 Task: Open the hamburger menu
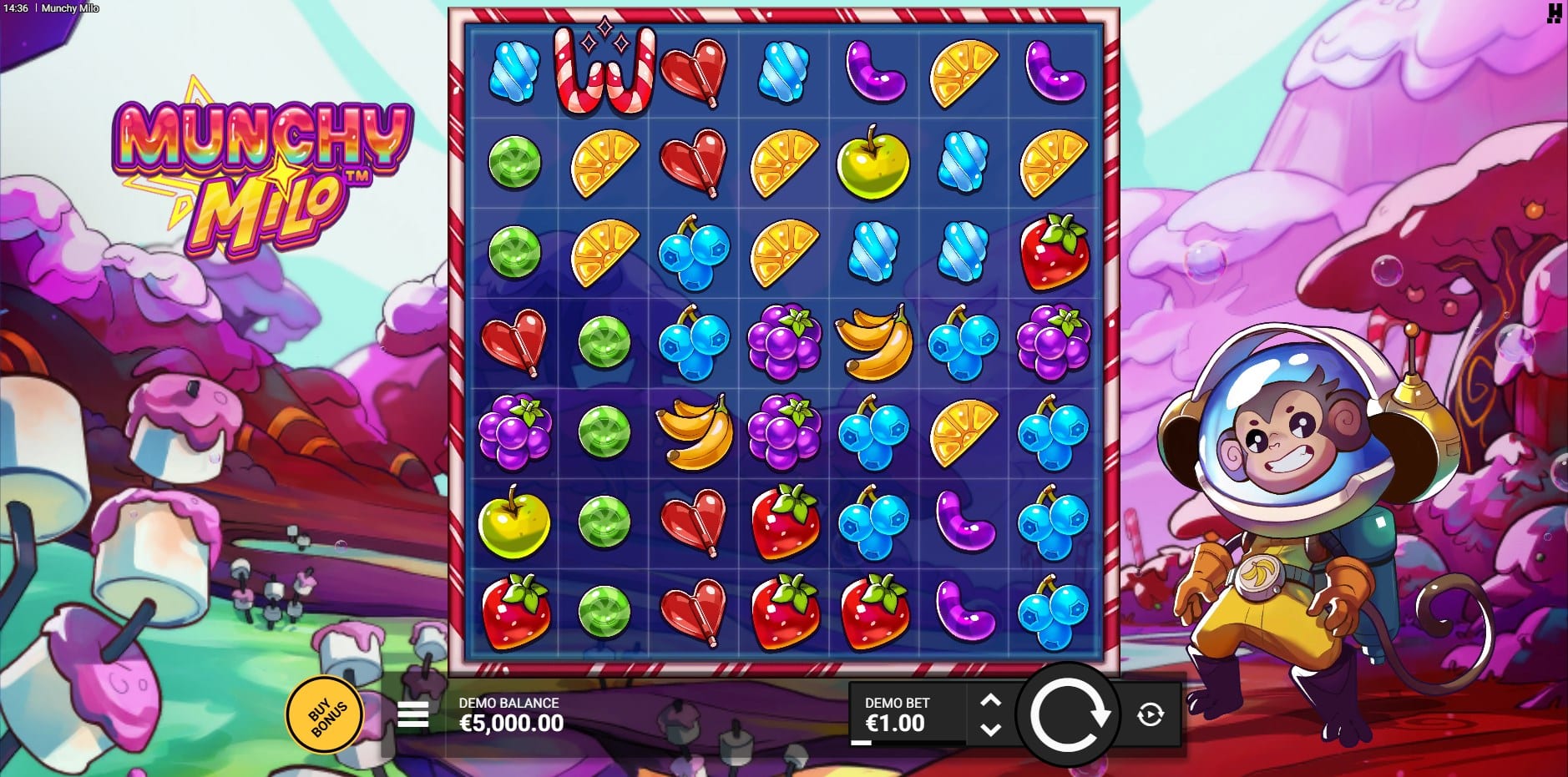click(413, 714)
